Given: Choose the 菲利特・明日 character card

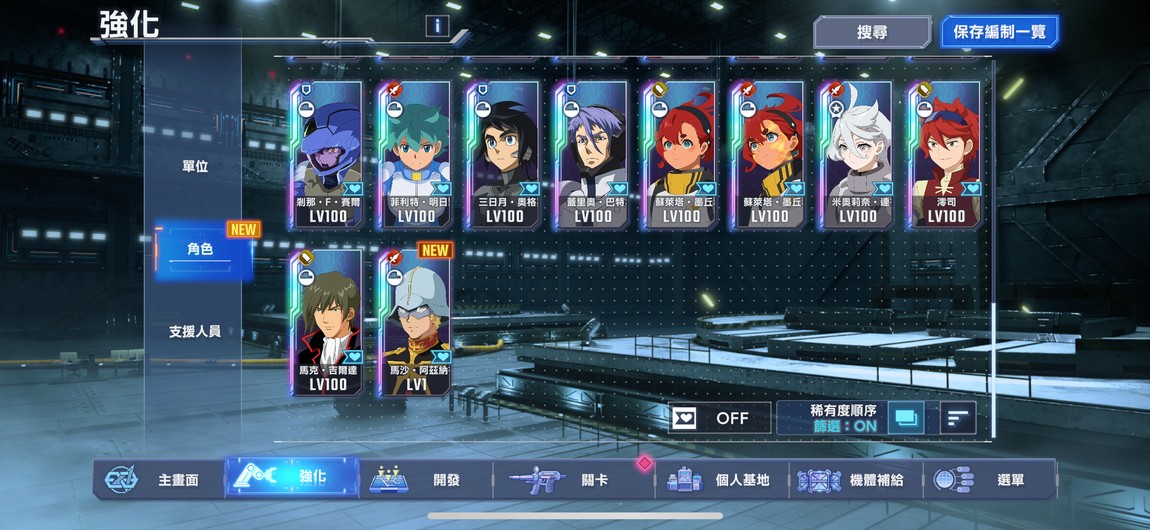Looking at the screenshot, I should pos(415,155).
